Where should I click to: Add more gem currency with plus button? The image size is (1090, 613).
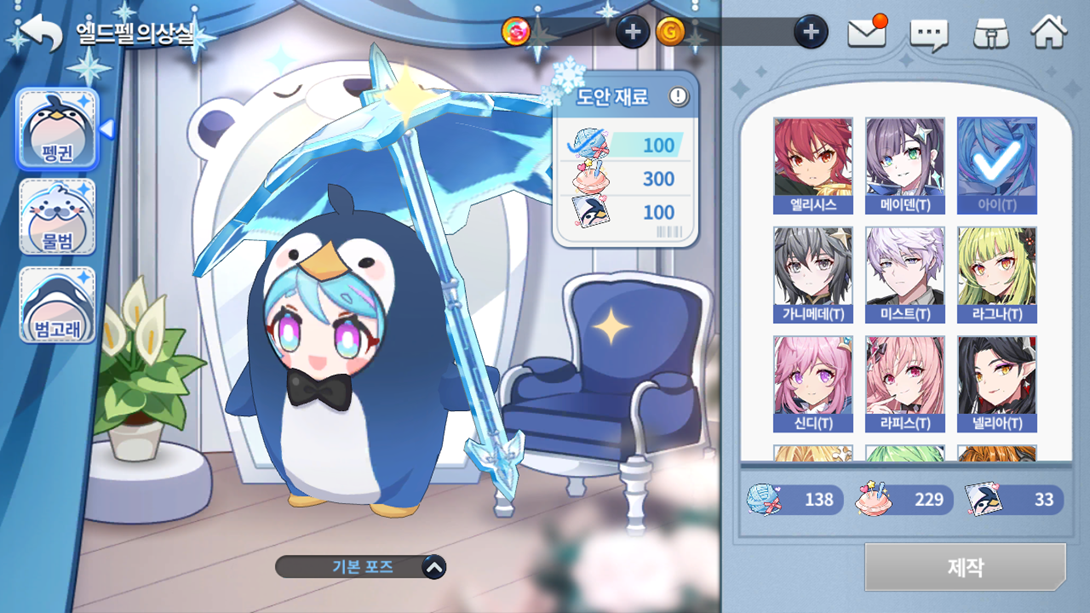pyautogui.click(x=632, y=32)
